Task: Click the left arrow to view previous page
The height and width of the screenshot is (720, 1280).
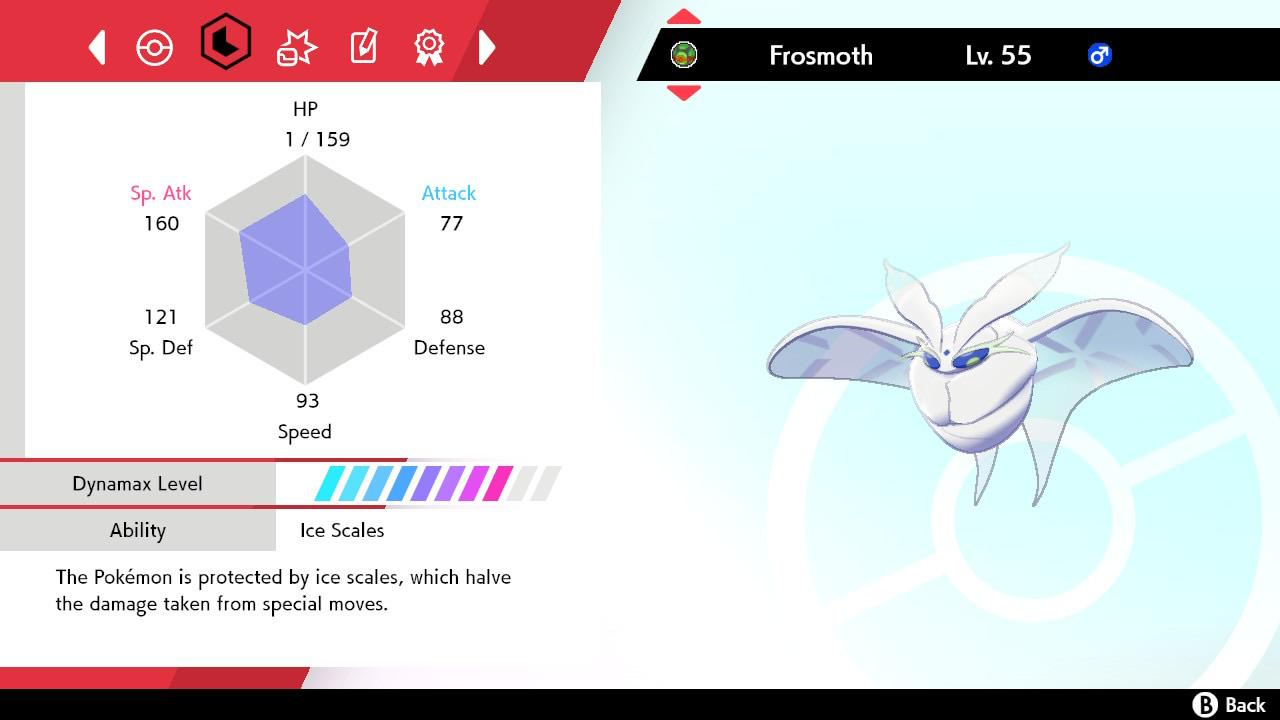Action: (x=96, y=46)
